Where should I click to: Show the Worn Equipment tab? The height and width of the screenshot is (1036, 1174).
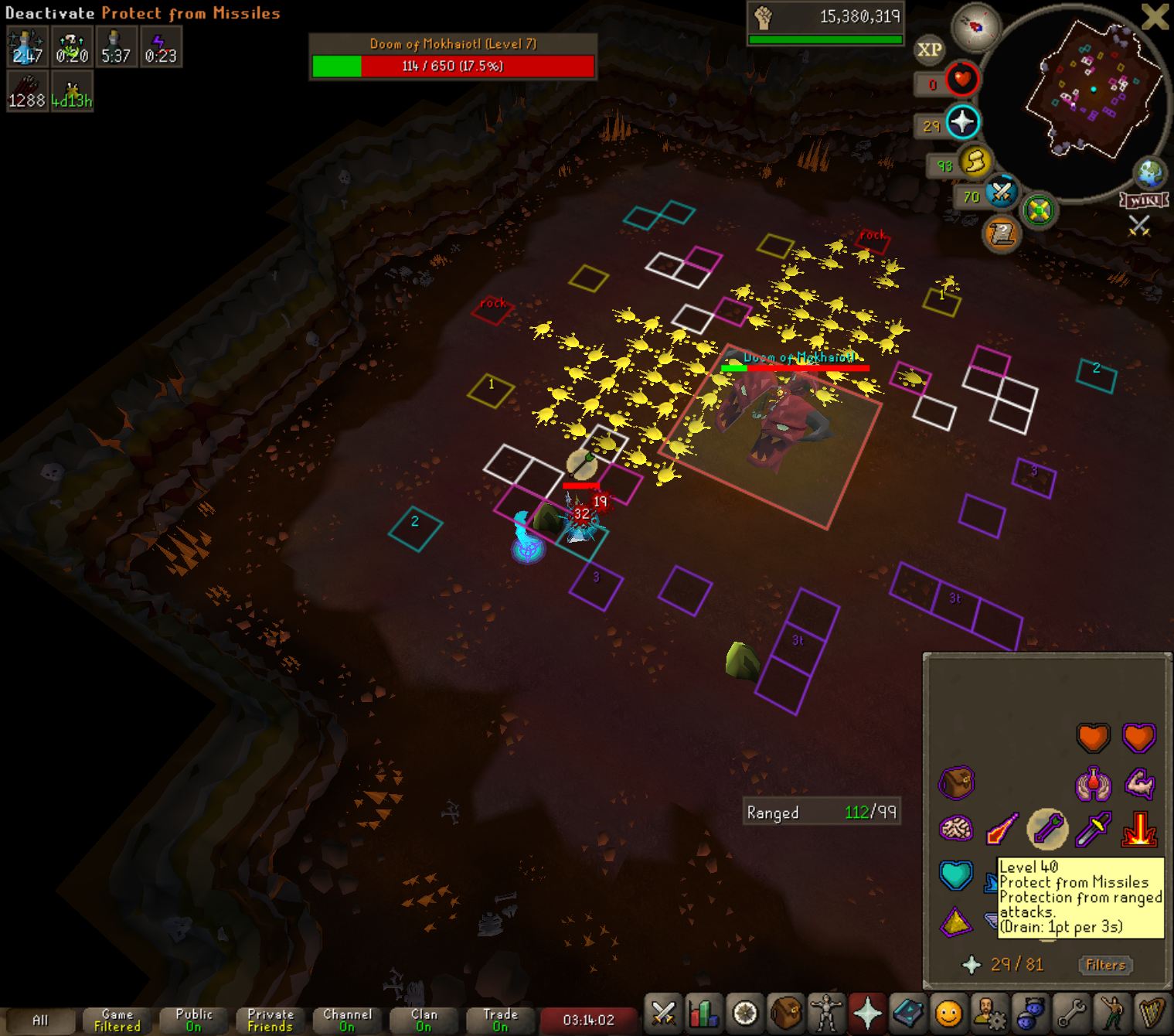click(x=826, y=1013)
